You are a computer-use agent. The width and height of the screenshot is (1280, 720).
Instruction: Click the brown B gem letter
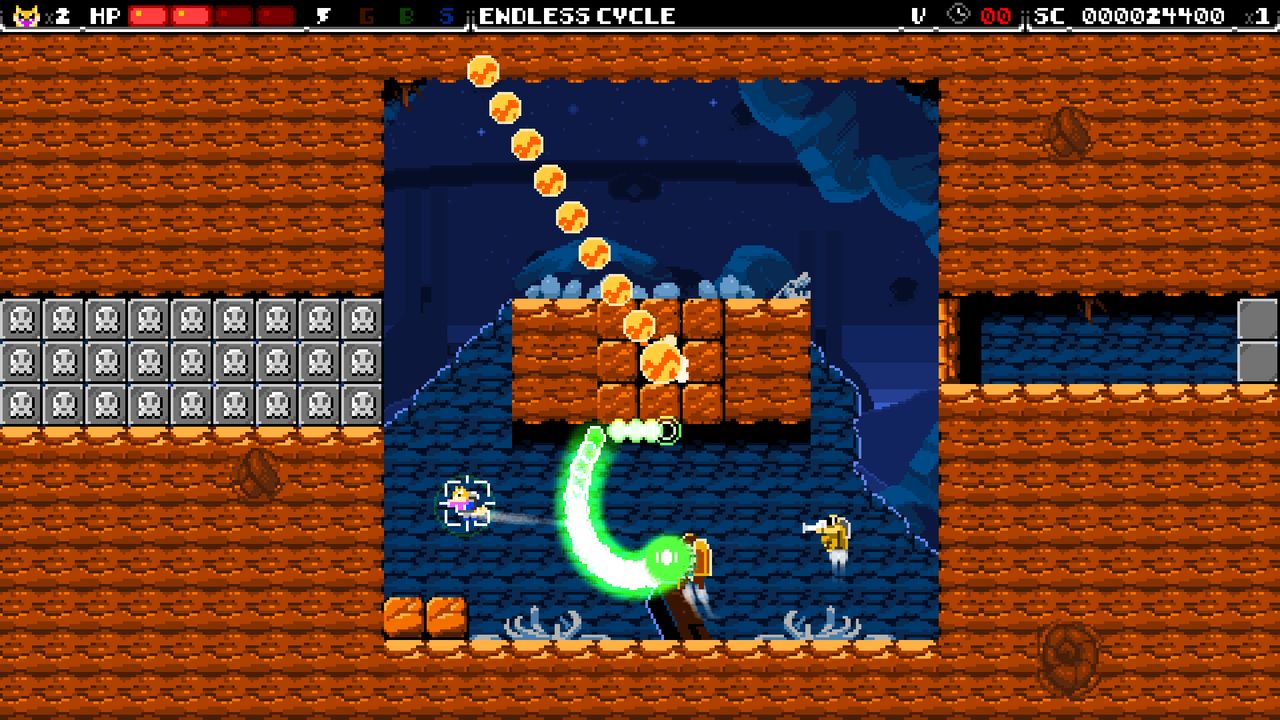pos(404,15)
